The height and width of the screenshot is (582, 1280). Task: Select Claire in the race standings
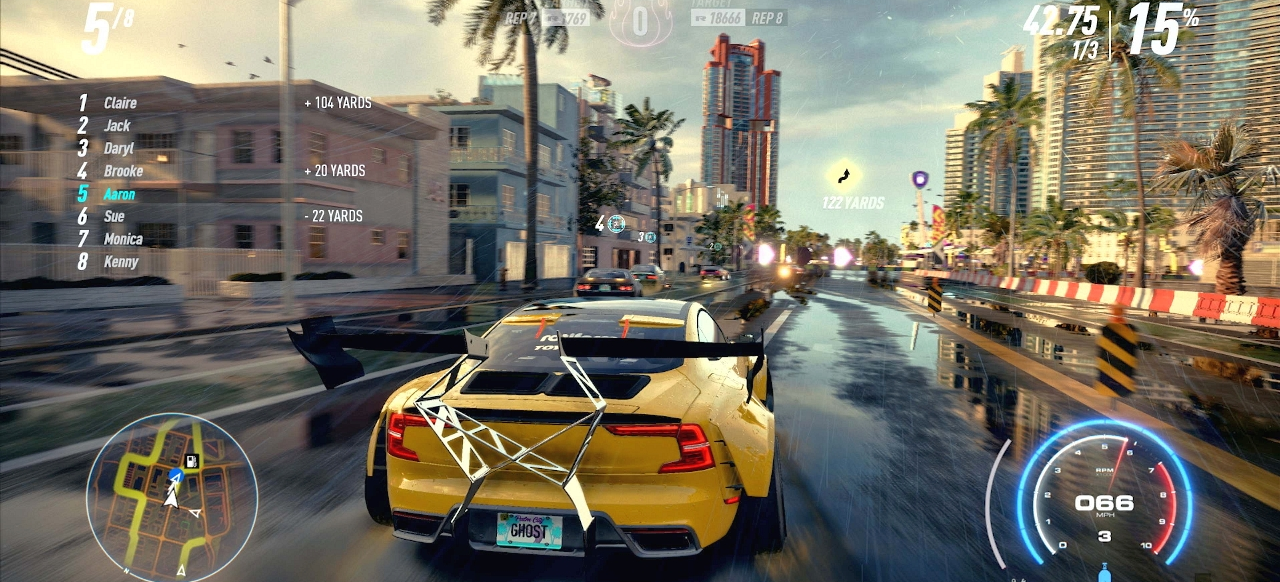(120, 103)
